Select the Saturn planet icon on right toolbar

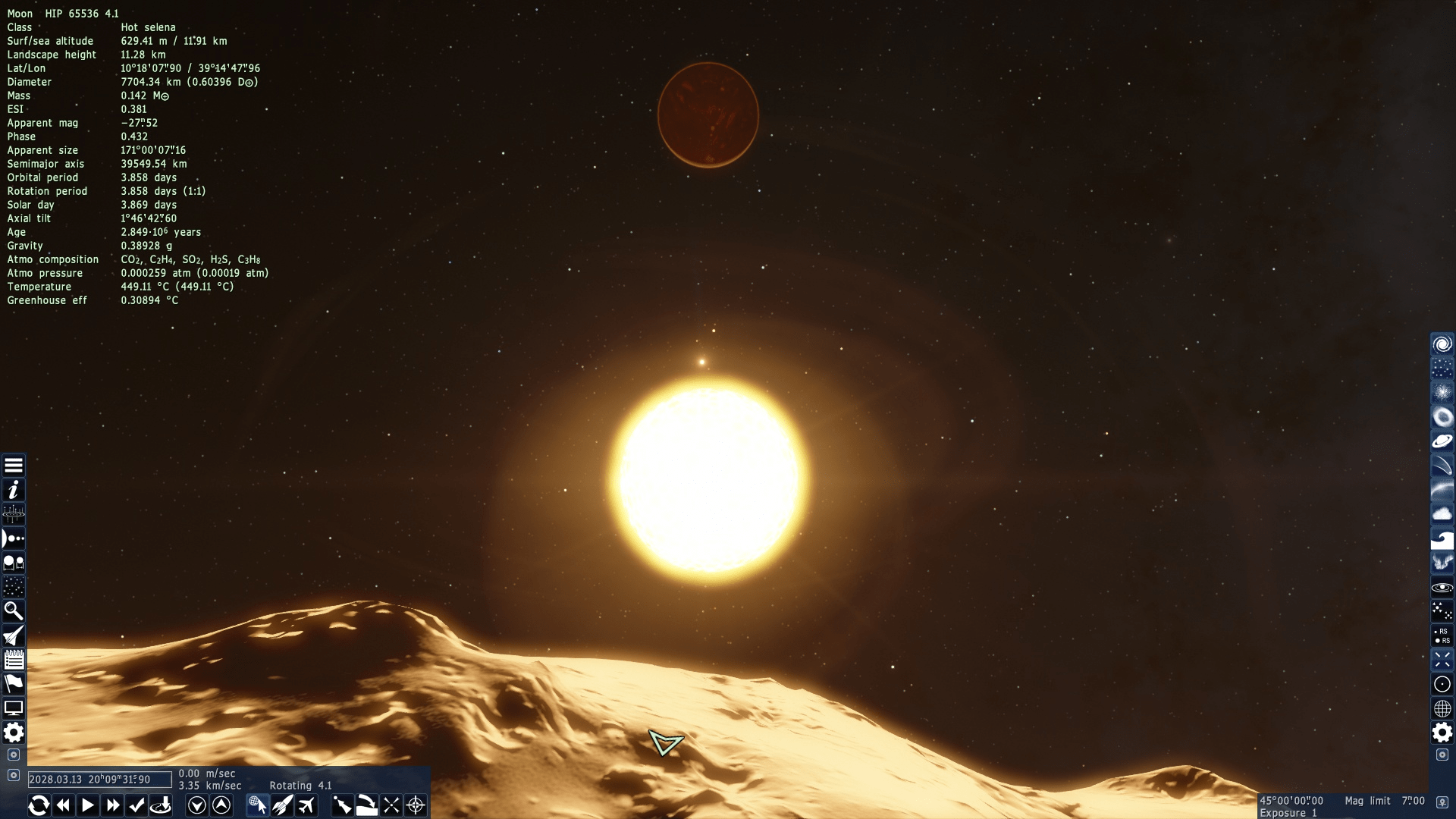[1443, 441]
